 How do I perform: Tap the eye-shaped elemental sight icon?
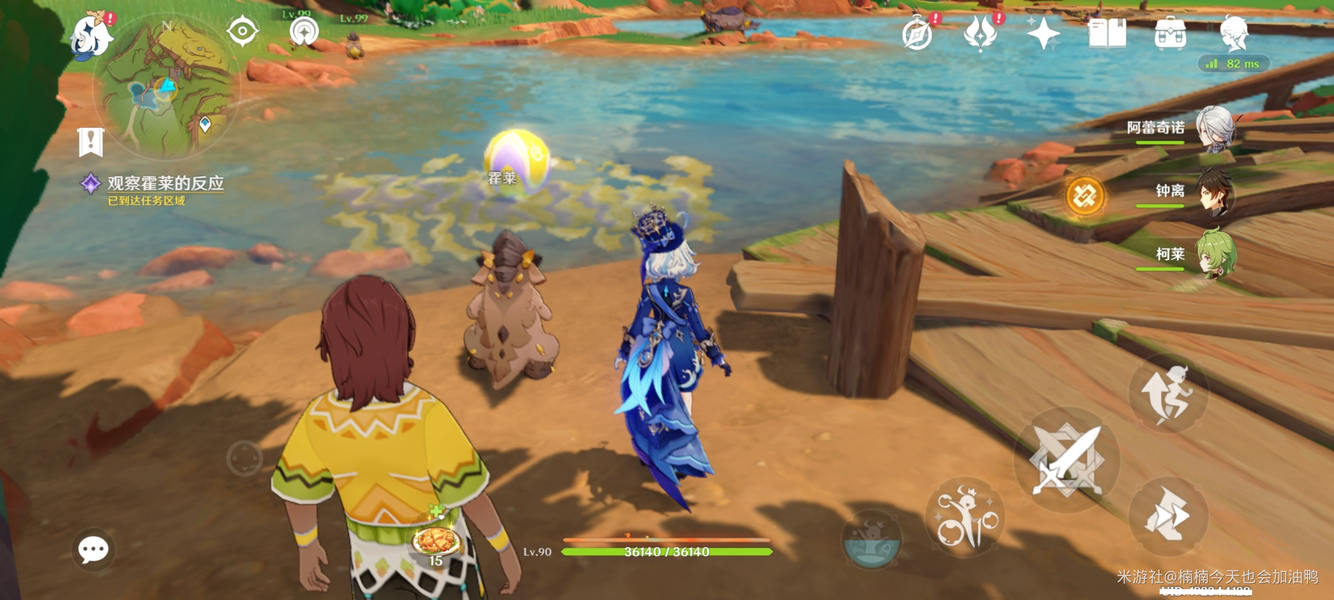(242, 31)
